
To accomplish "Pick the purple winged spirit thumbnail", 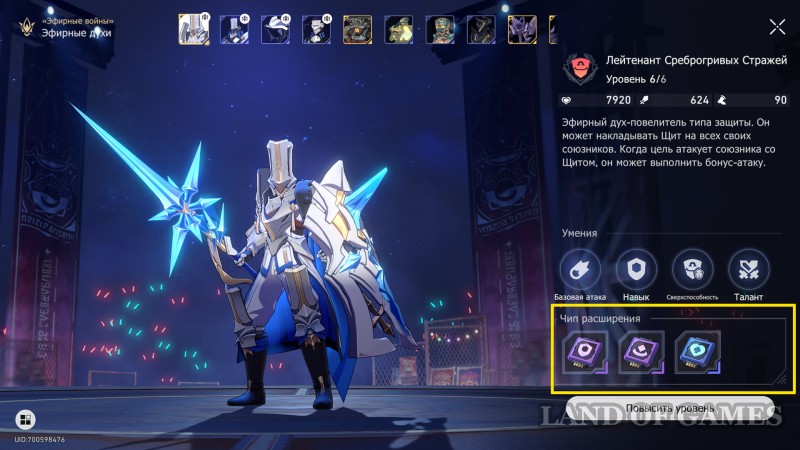I will pyautogui.click(x=522, y=29).
